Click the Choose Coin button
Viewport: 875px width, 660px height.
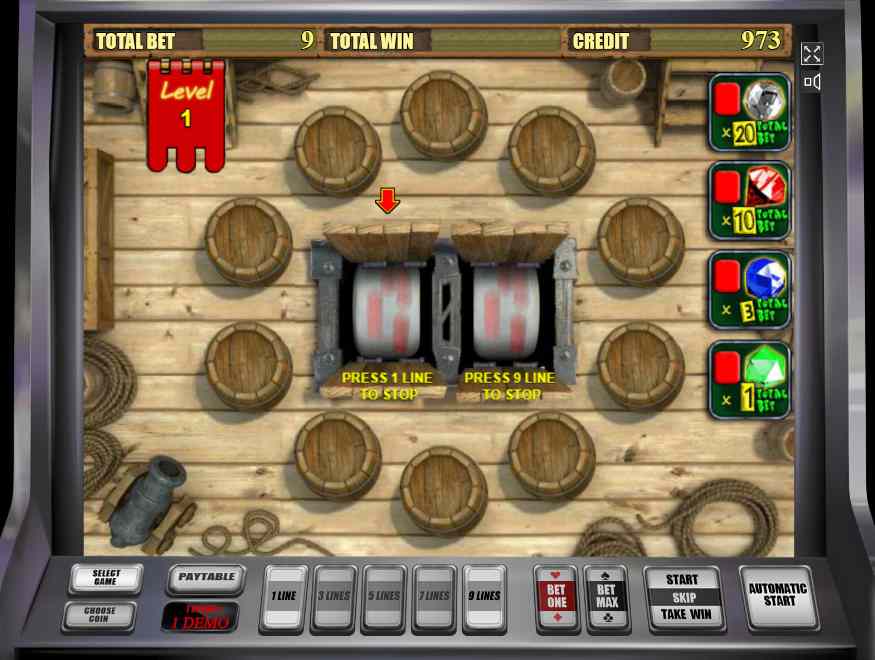(99, 615)
